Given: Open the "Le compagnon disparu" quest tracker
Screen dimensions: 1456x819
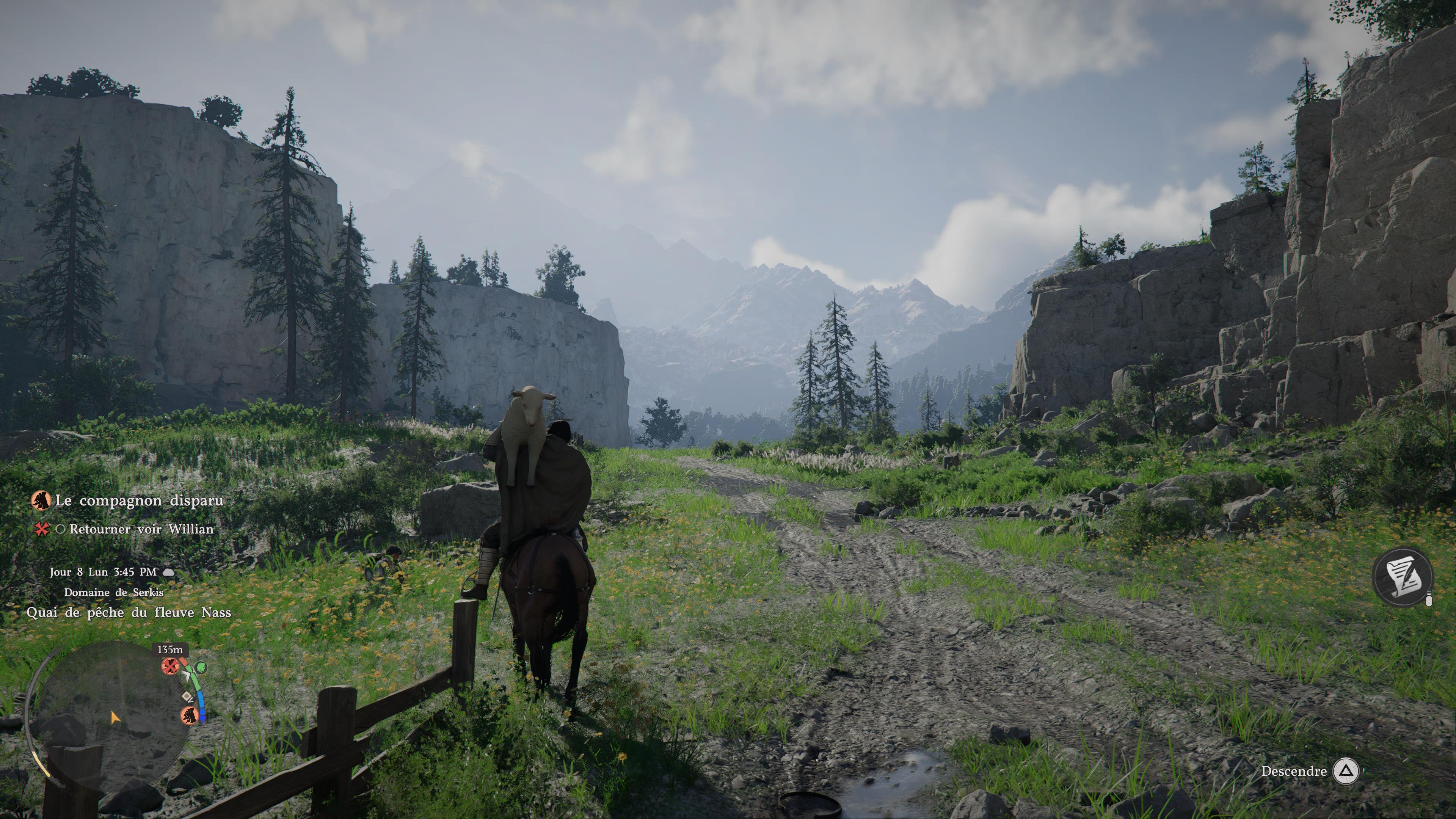Looking at the screenshot, I should [x=138, y=501].
